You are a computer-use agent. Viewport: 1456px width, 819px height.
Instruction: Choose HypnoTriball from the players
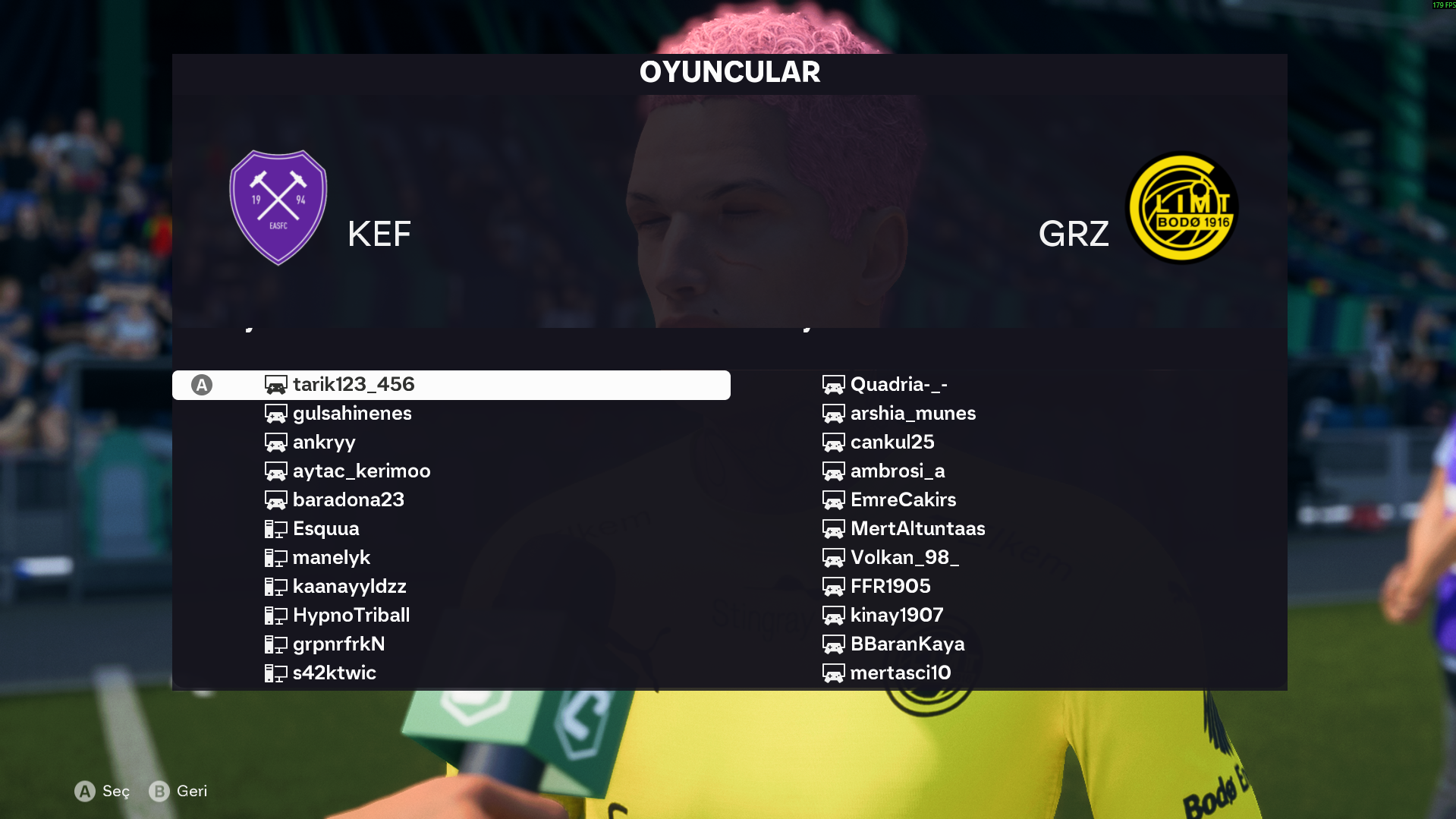351,616
